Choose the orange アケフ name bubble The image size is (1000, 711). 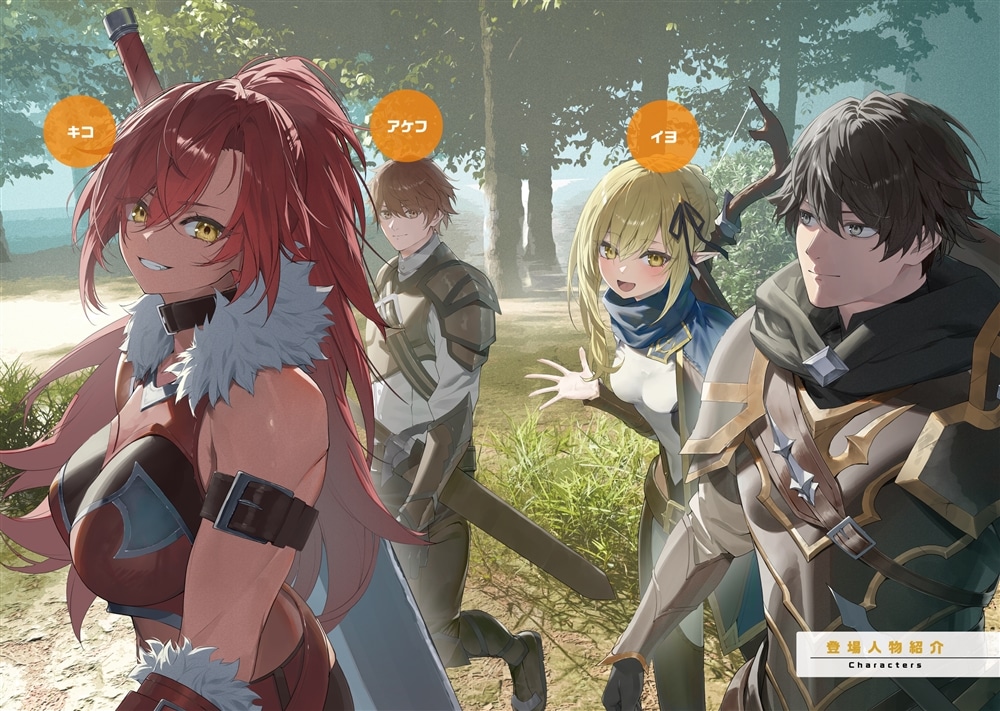(406, 126)
